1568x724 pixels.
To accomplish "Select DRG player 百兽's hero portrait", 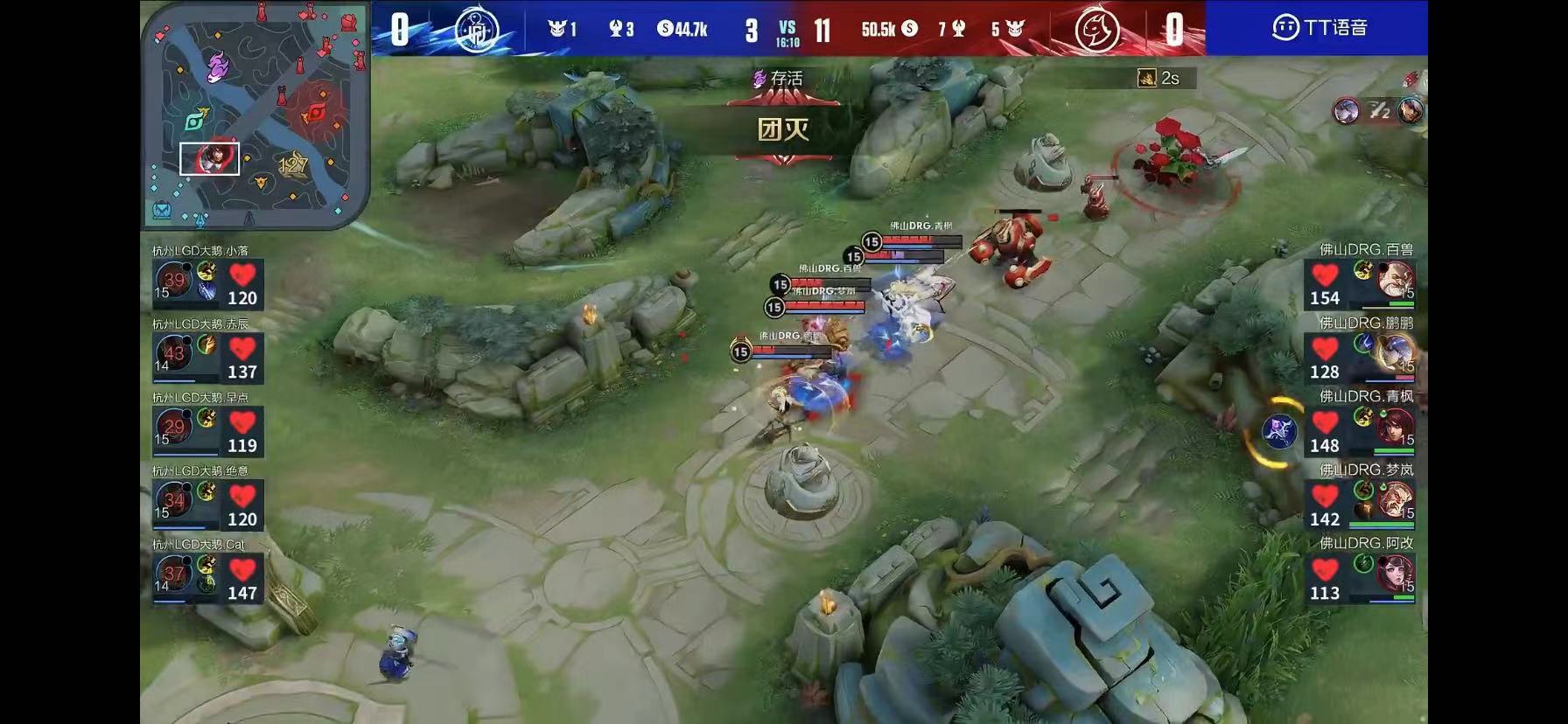I will [x=1395, y=280].
